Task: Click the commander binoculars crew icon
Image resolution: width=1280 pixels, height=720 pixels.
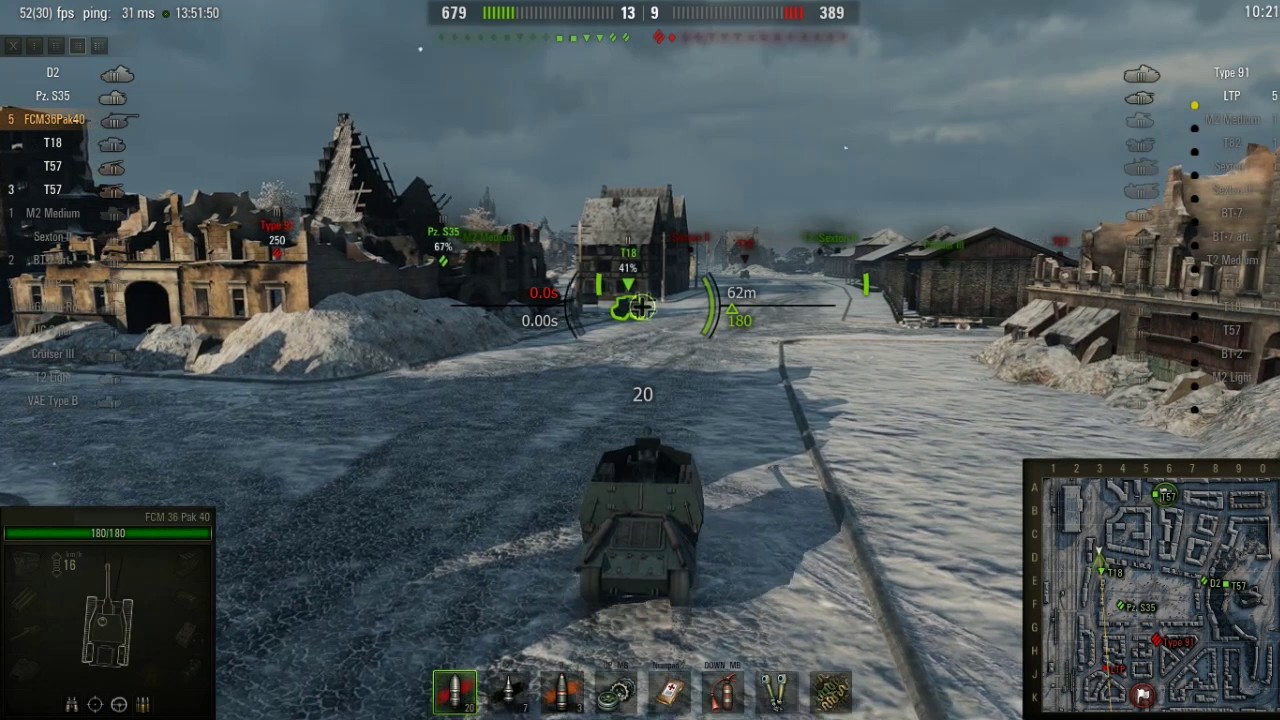Action: point(72,704)
